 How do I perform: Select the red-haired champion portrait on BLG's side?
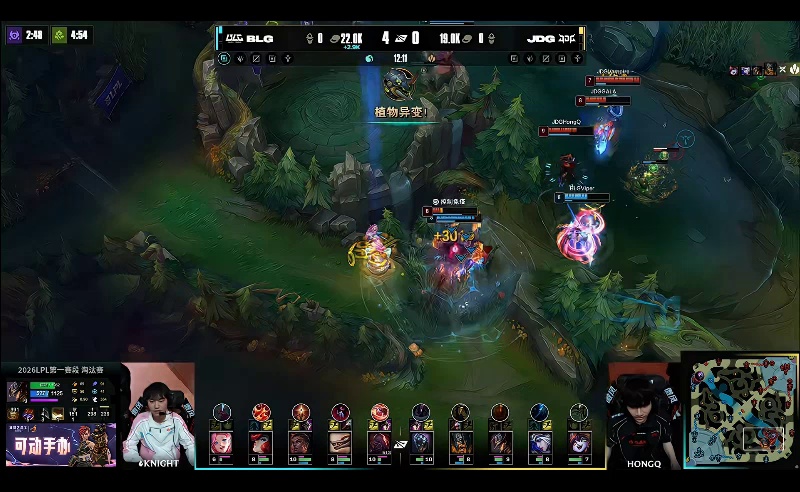tap(261, 442)
